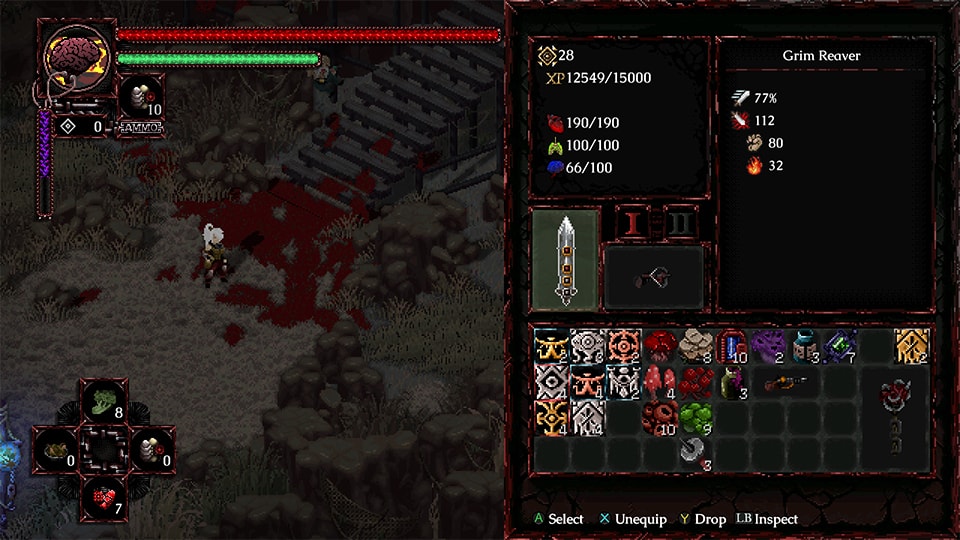Select the green and purple gem item
Viewport: 960px width, 540px height.
pyautogui.click(x=839, y=345)
